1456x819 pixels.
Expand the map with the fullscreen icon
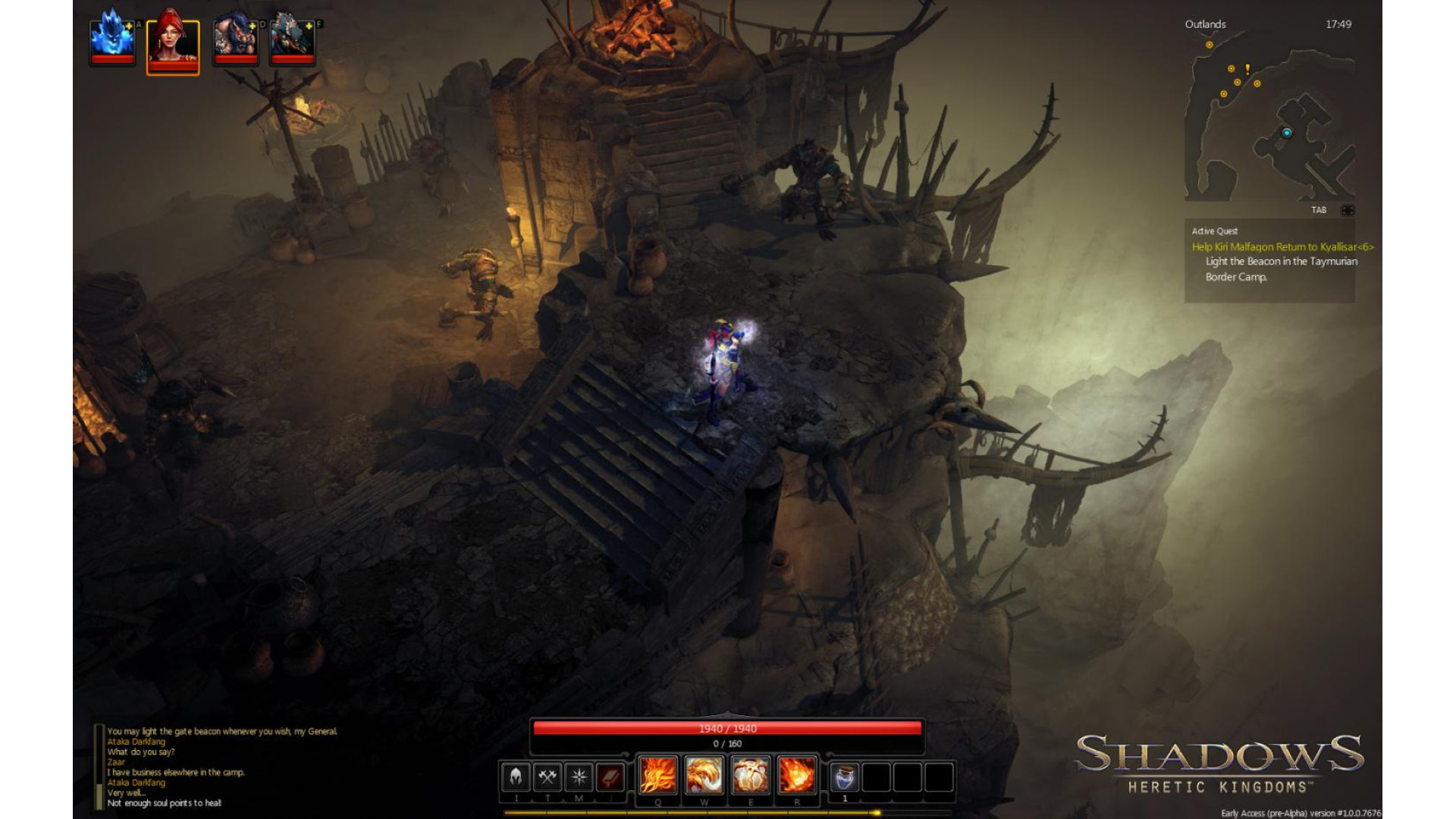pos(1348,210)
